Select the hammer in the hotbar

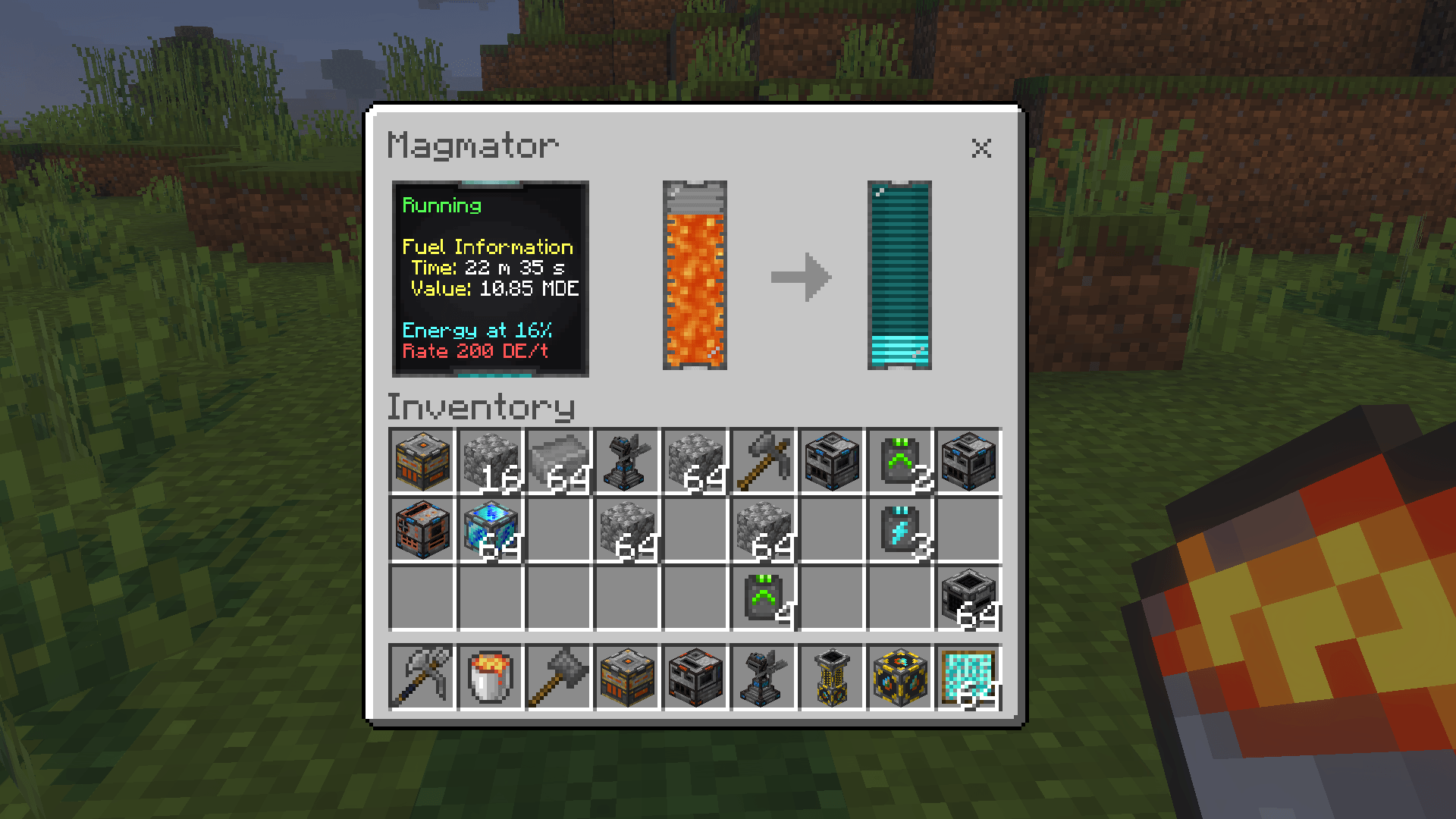(558, 677)
